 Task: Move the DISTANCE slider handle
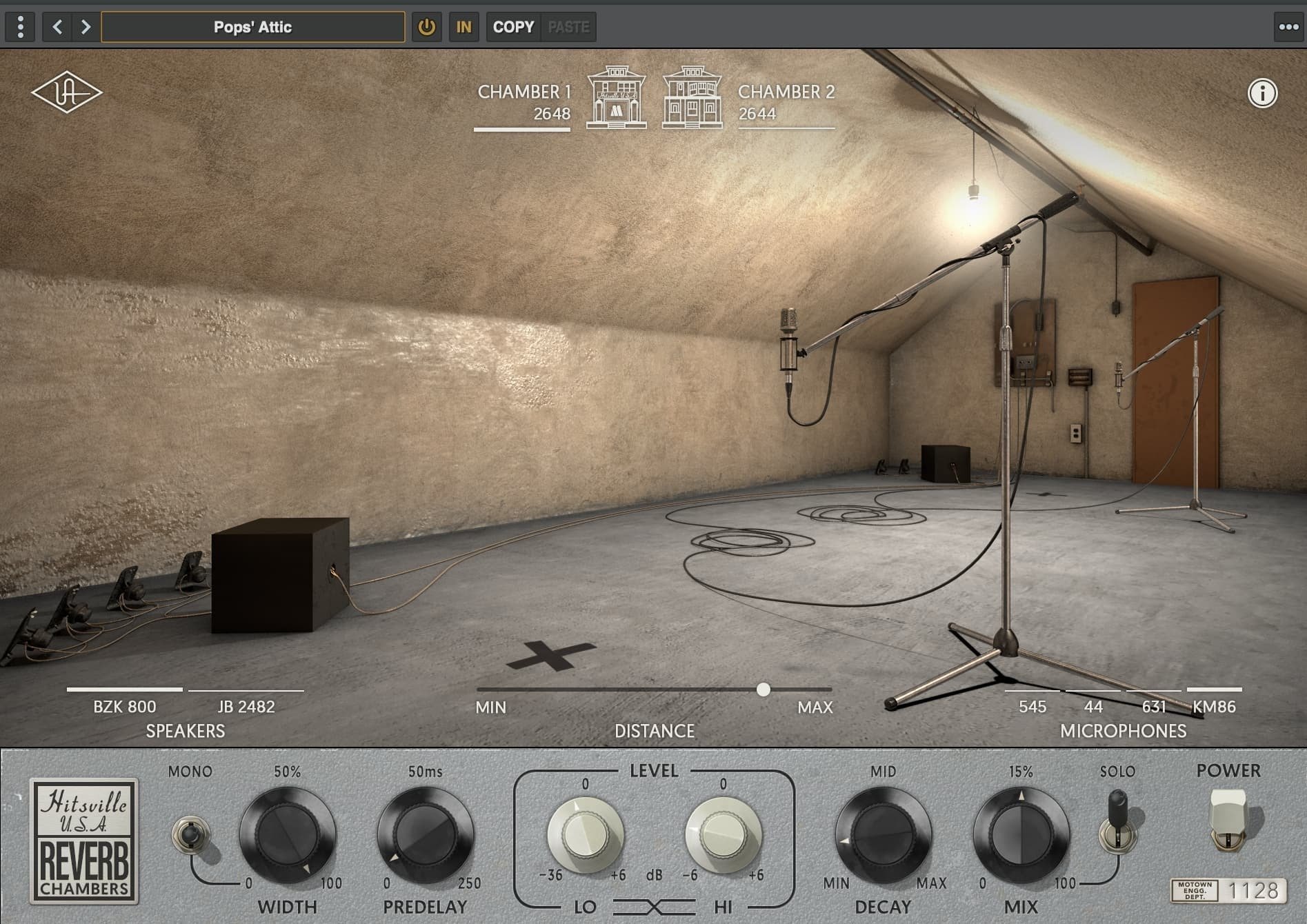764,688
